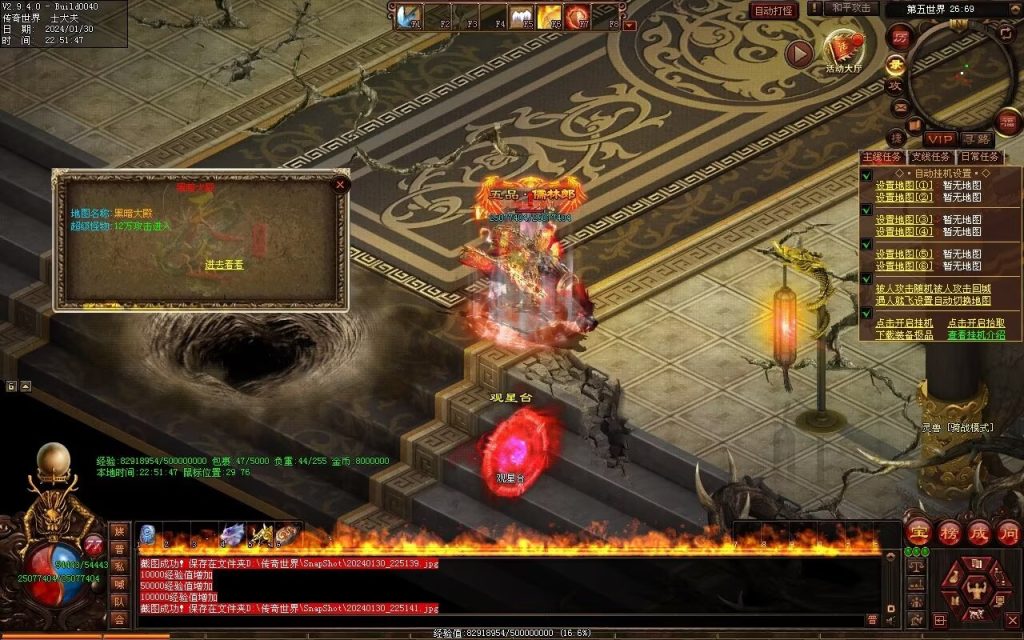
Task: Click the 进去看看 link in the popup
Action: pos(224,265)
